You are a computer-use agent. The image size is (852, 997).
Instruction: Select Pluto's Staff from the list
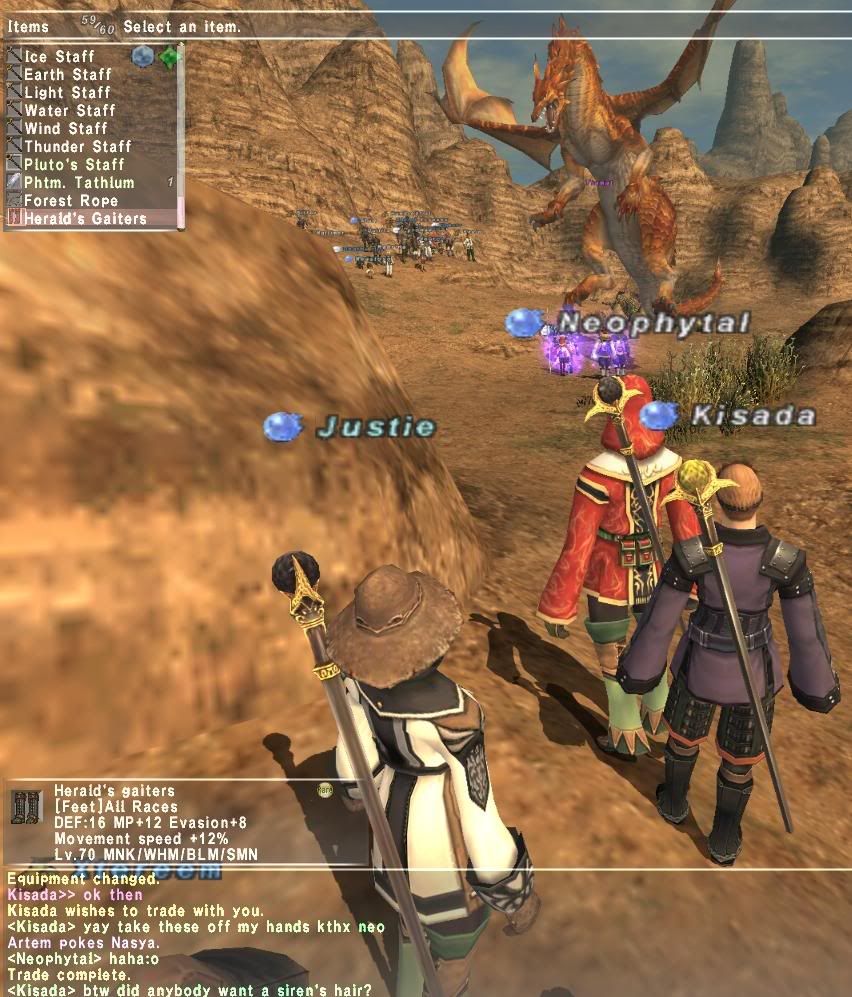(74, 164)
